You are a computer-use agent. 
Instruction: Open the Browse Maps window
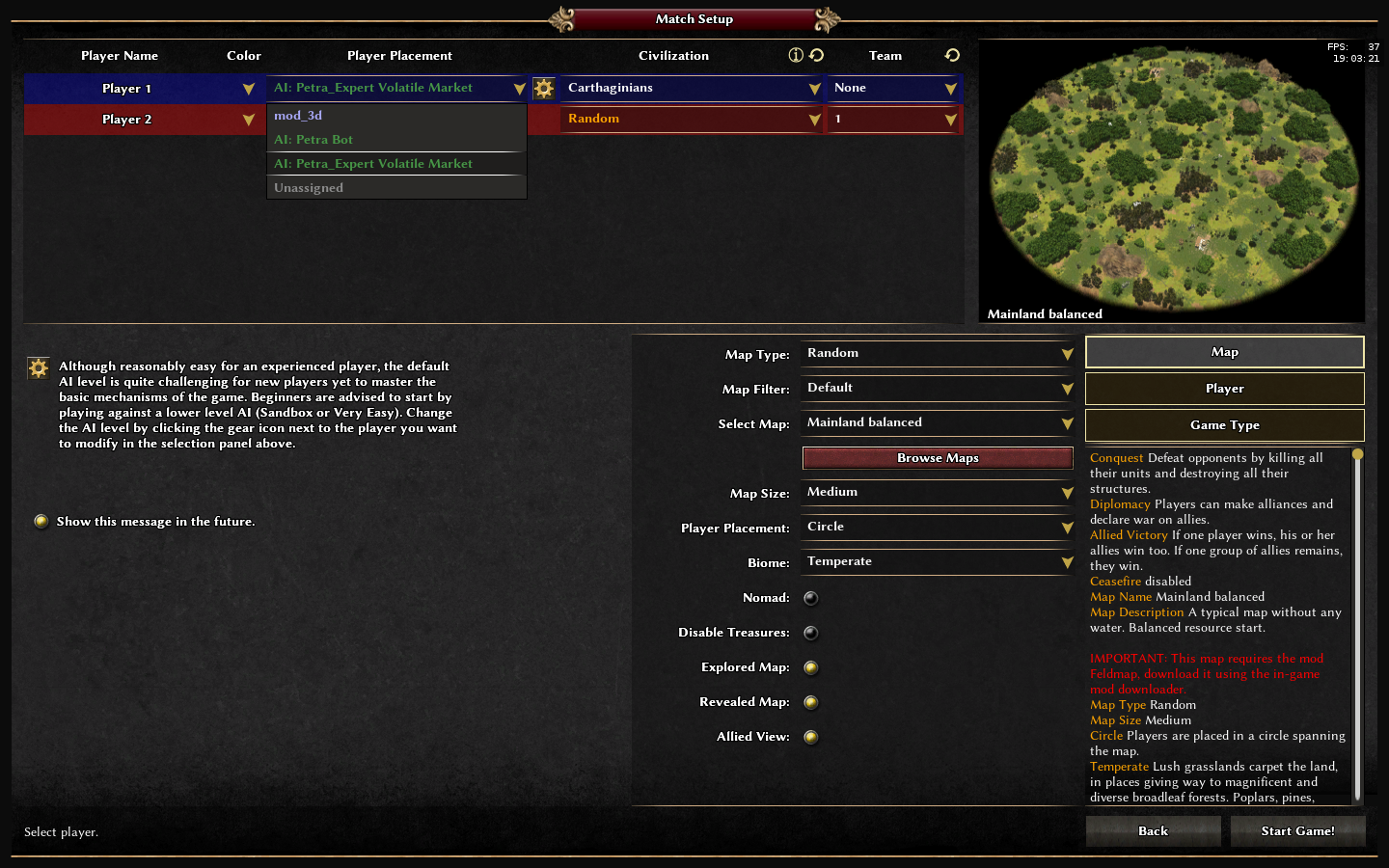click(x=938, y=458)
